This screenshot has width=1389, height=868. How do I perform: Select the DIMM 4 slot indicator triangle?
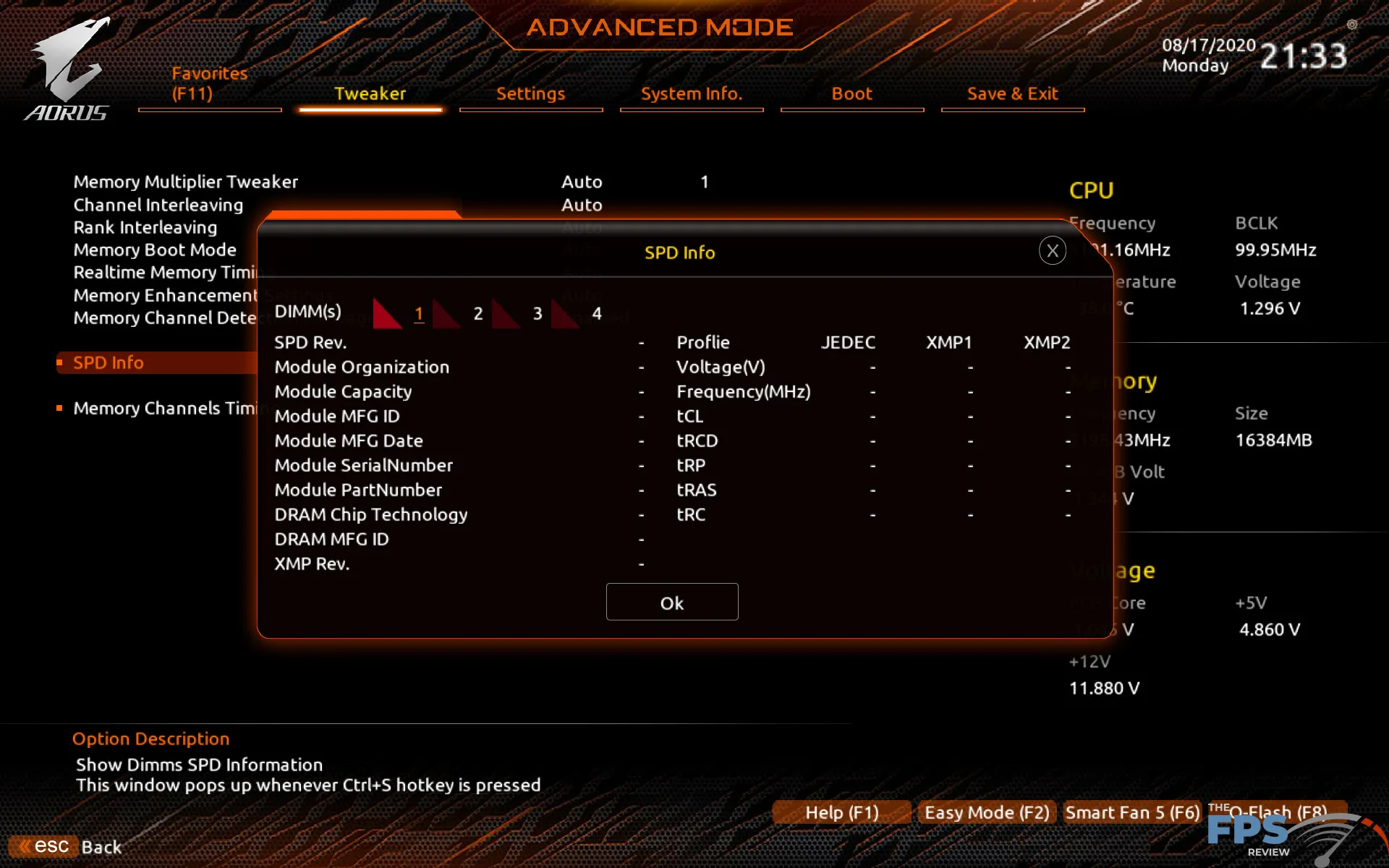(x=564, y=312)
